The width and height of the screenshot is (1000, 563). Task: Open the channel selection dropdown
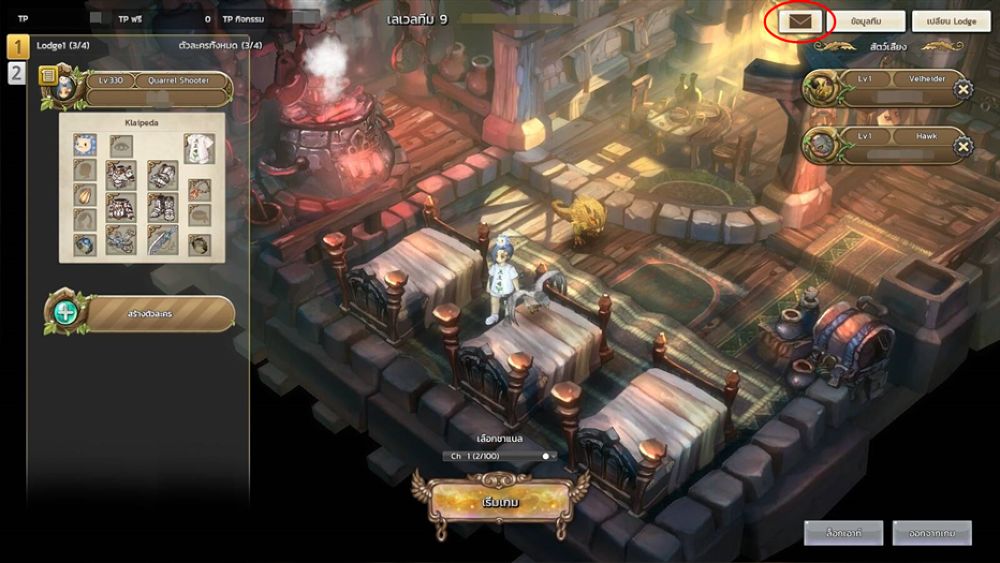499,456
